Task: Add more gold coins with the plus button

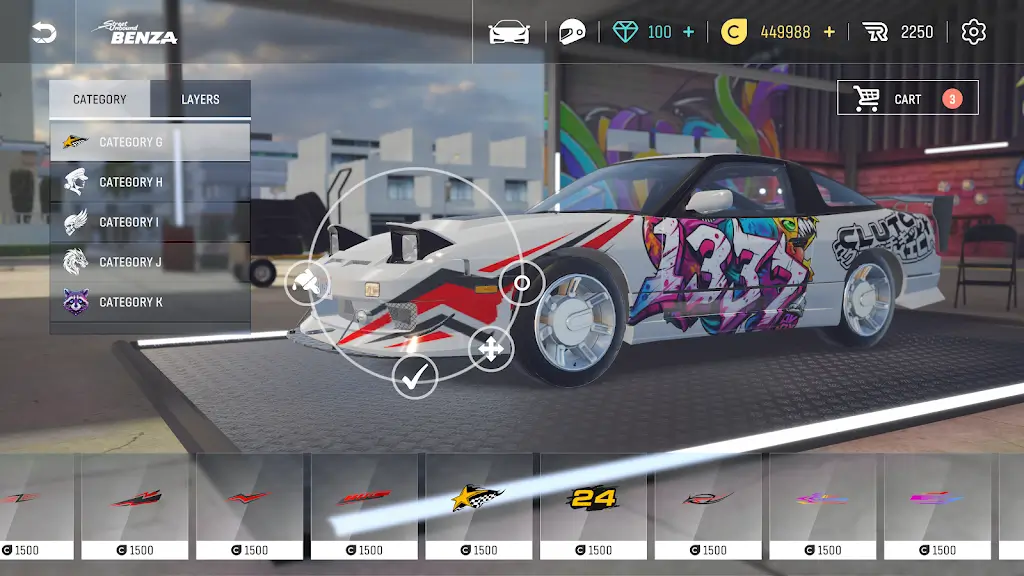Action: click(829, 32)
